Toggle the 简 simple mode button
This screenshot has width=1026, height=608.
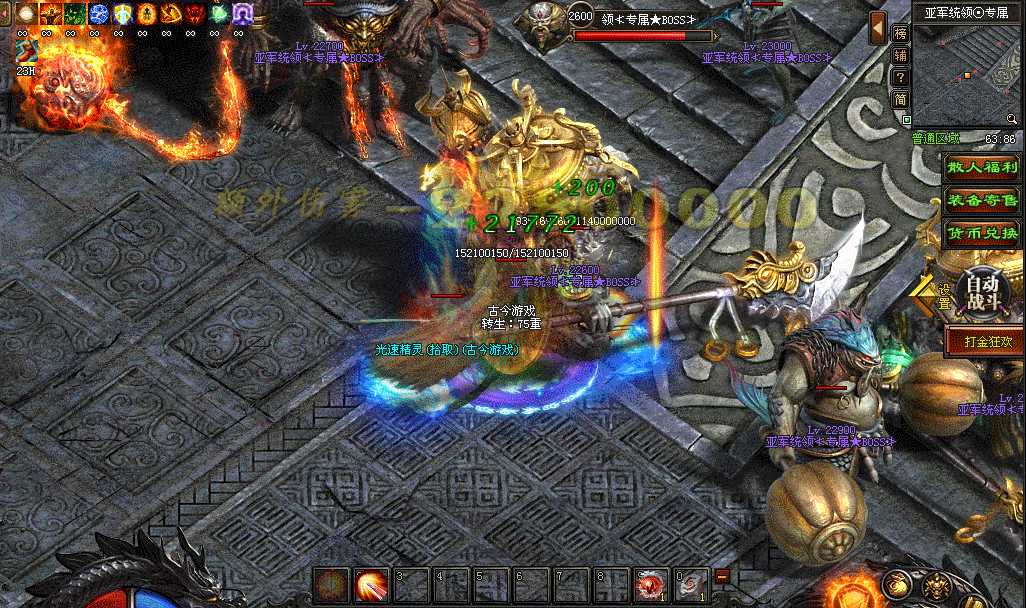900,99
